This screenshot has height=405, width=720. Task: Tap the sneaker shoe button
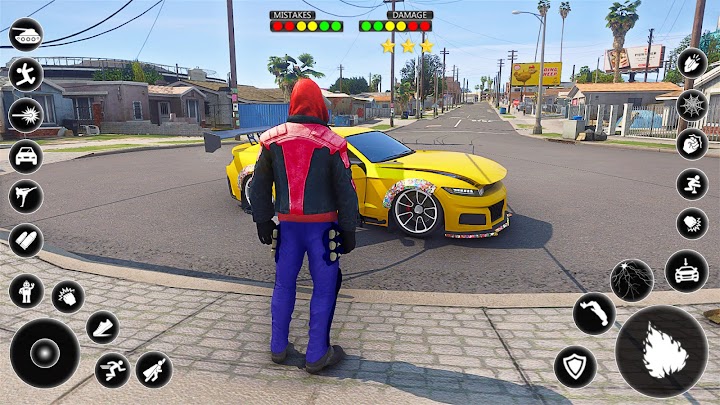click(x=102, y=327)
